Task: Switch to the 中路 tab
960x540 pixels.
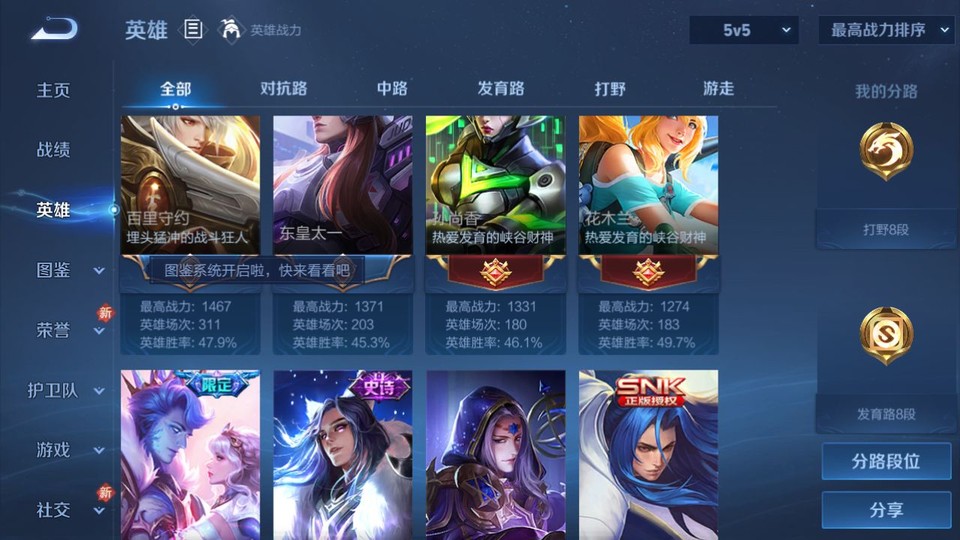Action: tap(392, 88)
